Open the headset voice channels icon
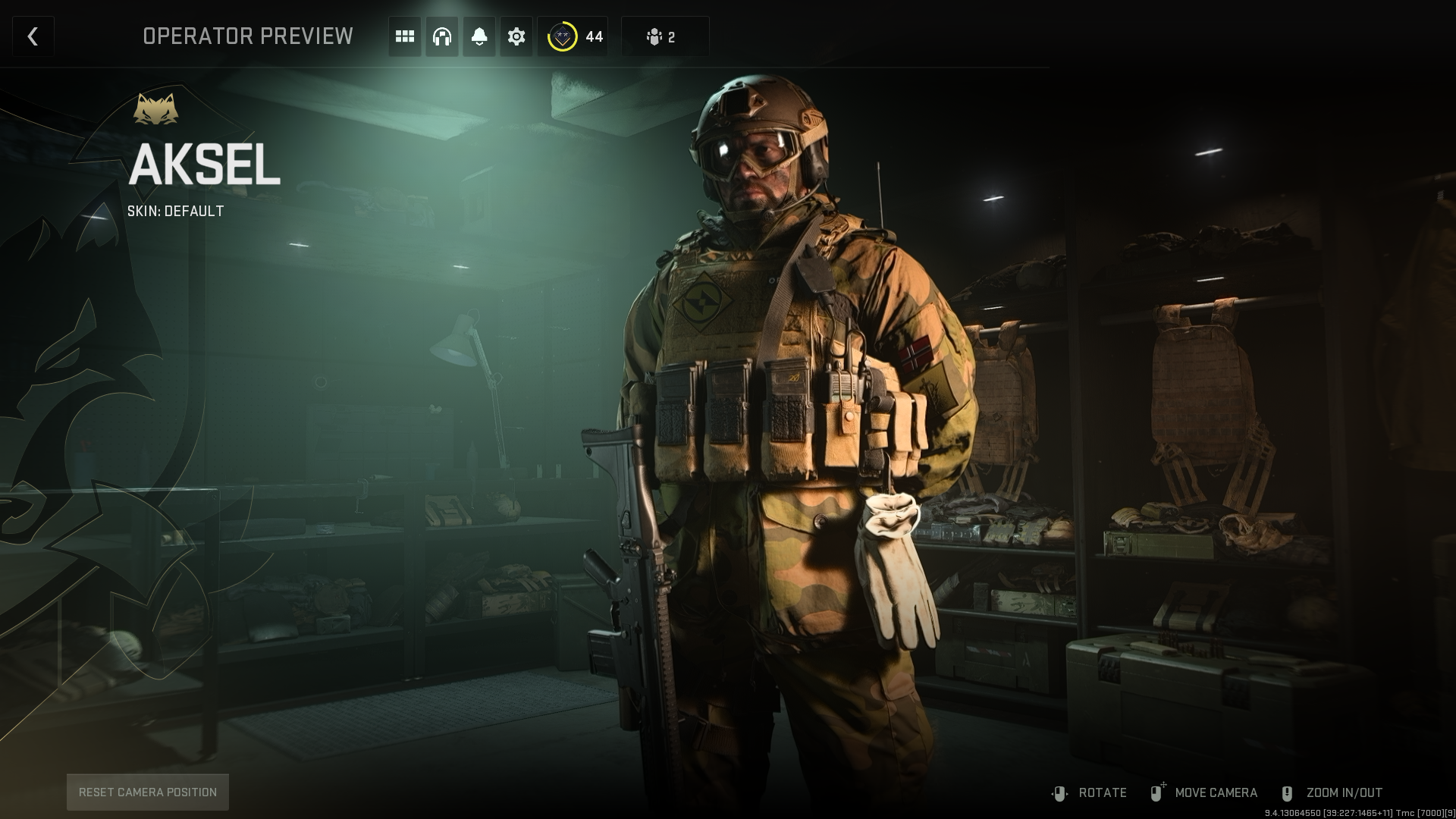This screenshot has width=1456, height=819. [x=442, y=36]
